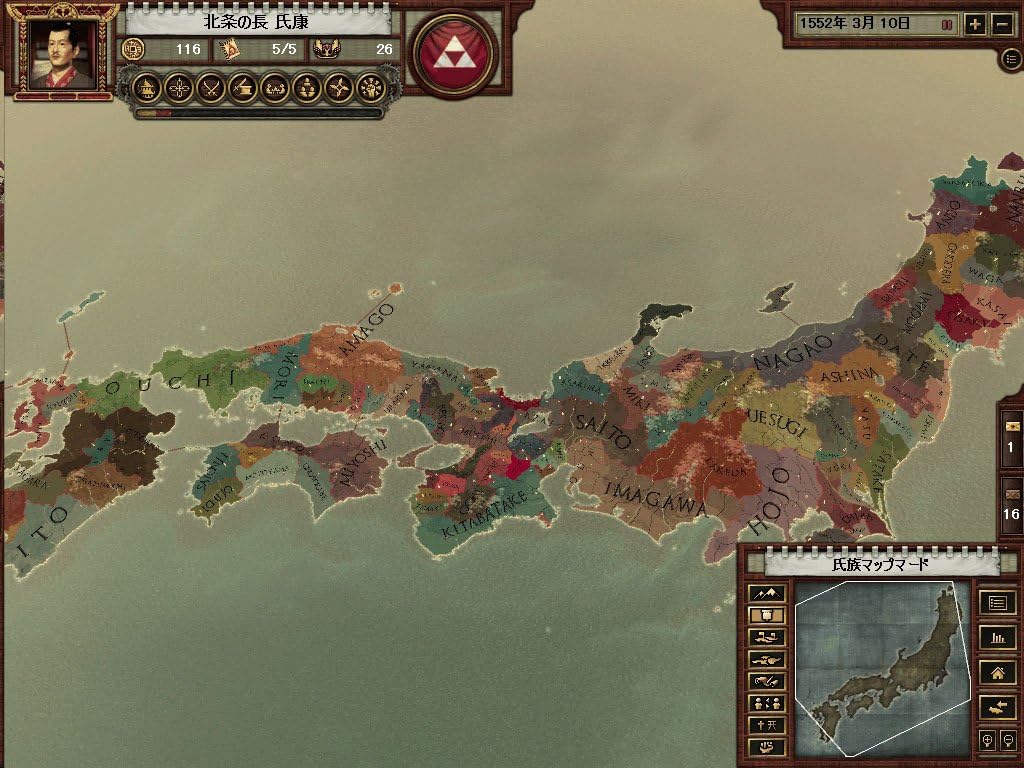Switch to the terrain mountain map mode

tap(766, 594)
